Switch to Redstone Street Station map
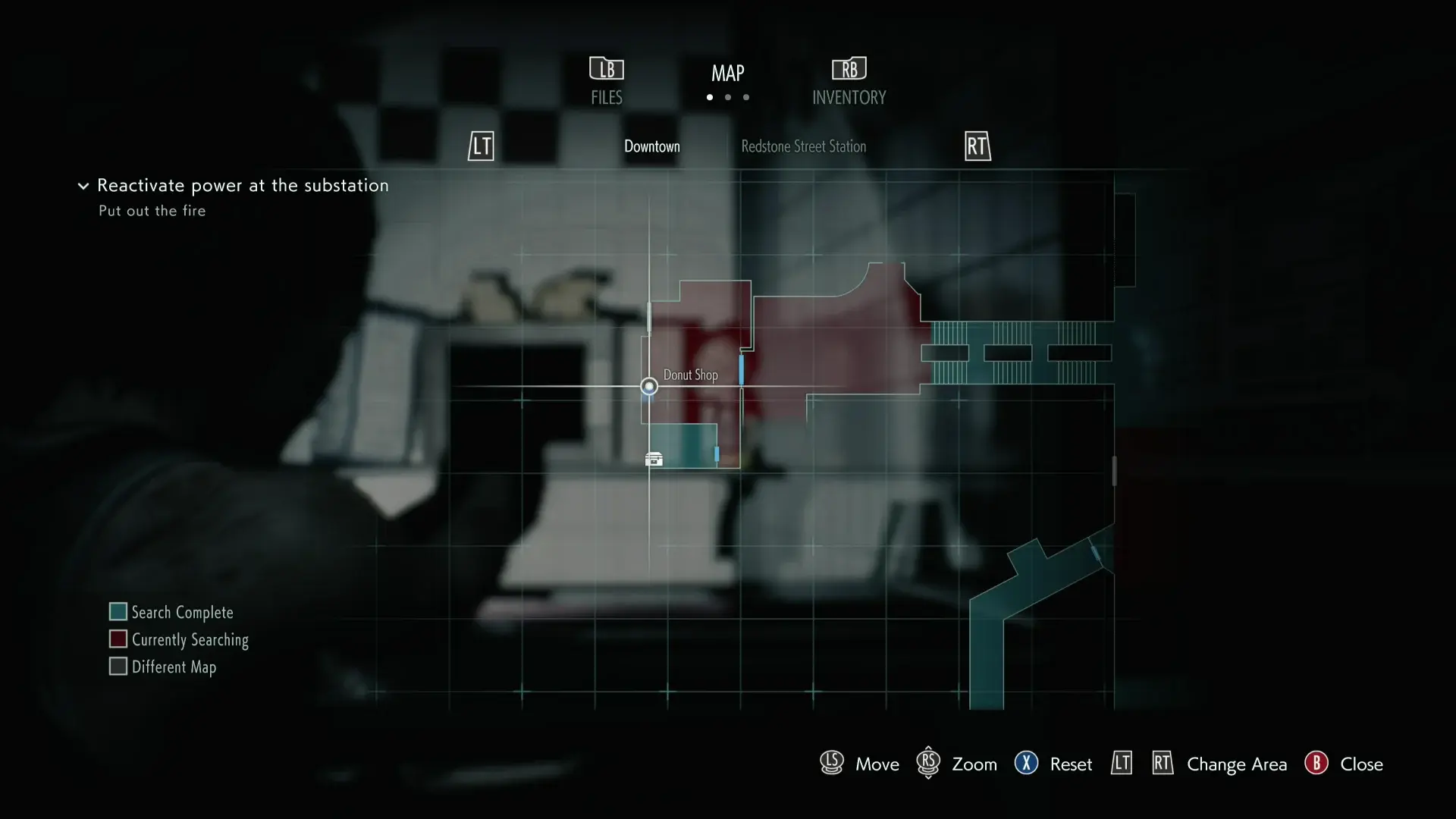Image resolution: width=1456 pixels, height=819 pixels. pyautogui.click(x=803, y=146)
